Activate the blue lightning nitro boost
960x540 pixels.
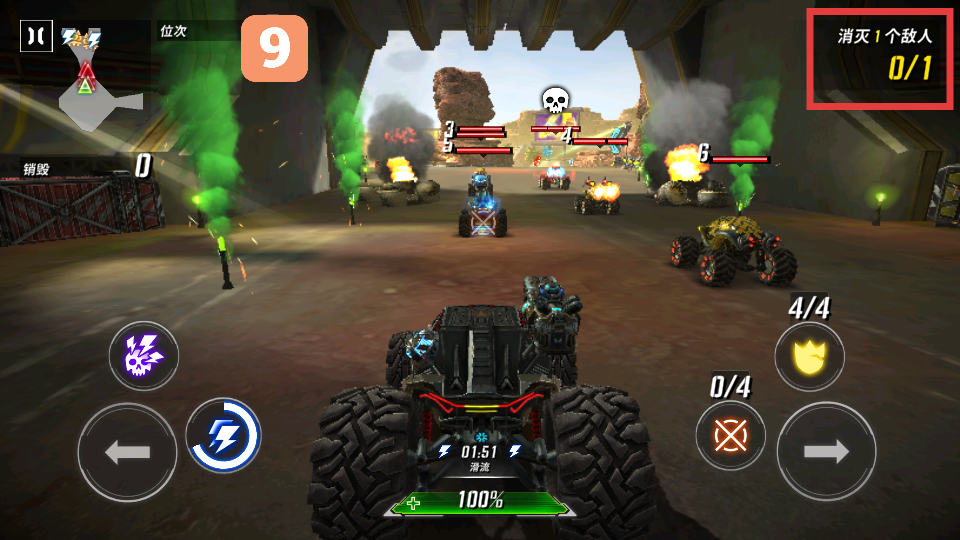[223, 436]
